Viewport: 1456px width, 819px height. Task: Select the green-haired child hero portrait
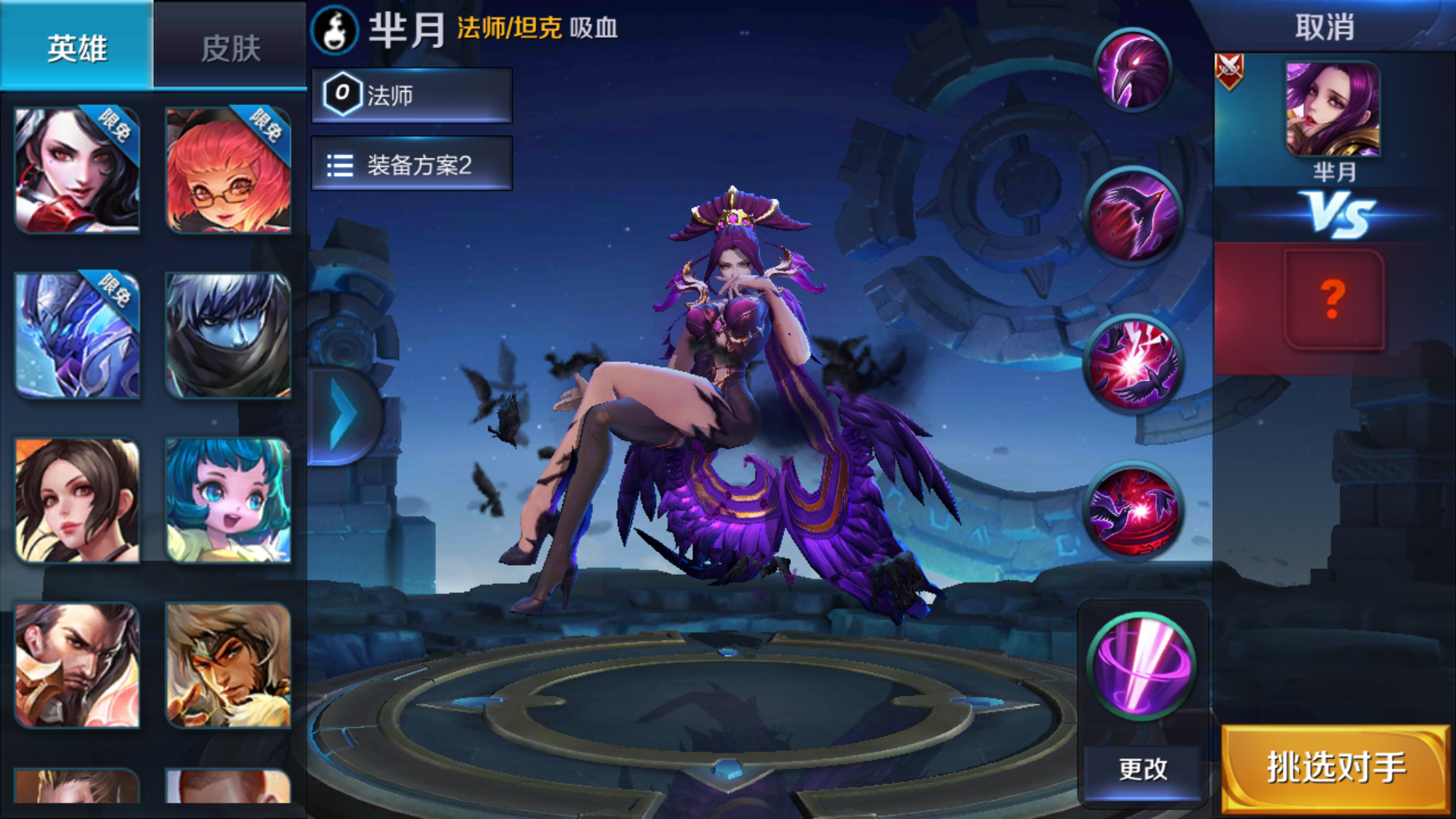pyautogui.click(x=227, y=500)
